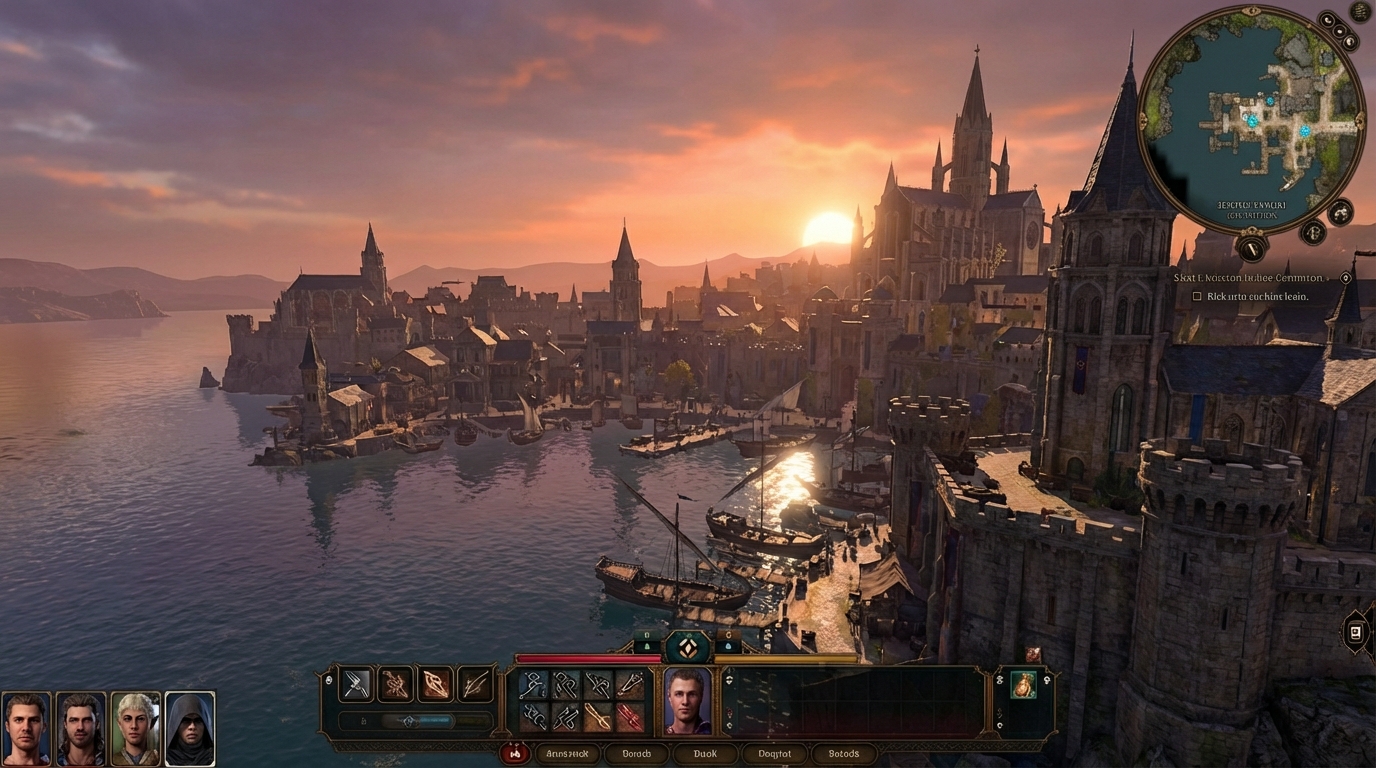Select the red-highlighted ability in hotbar grid
This screenshot has width=1376, height=768.
point(630,717)
